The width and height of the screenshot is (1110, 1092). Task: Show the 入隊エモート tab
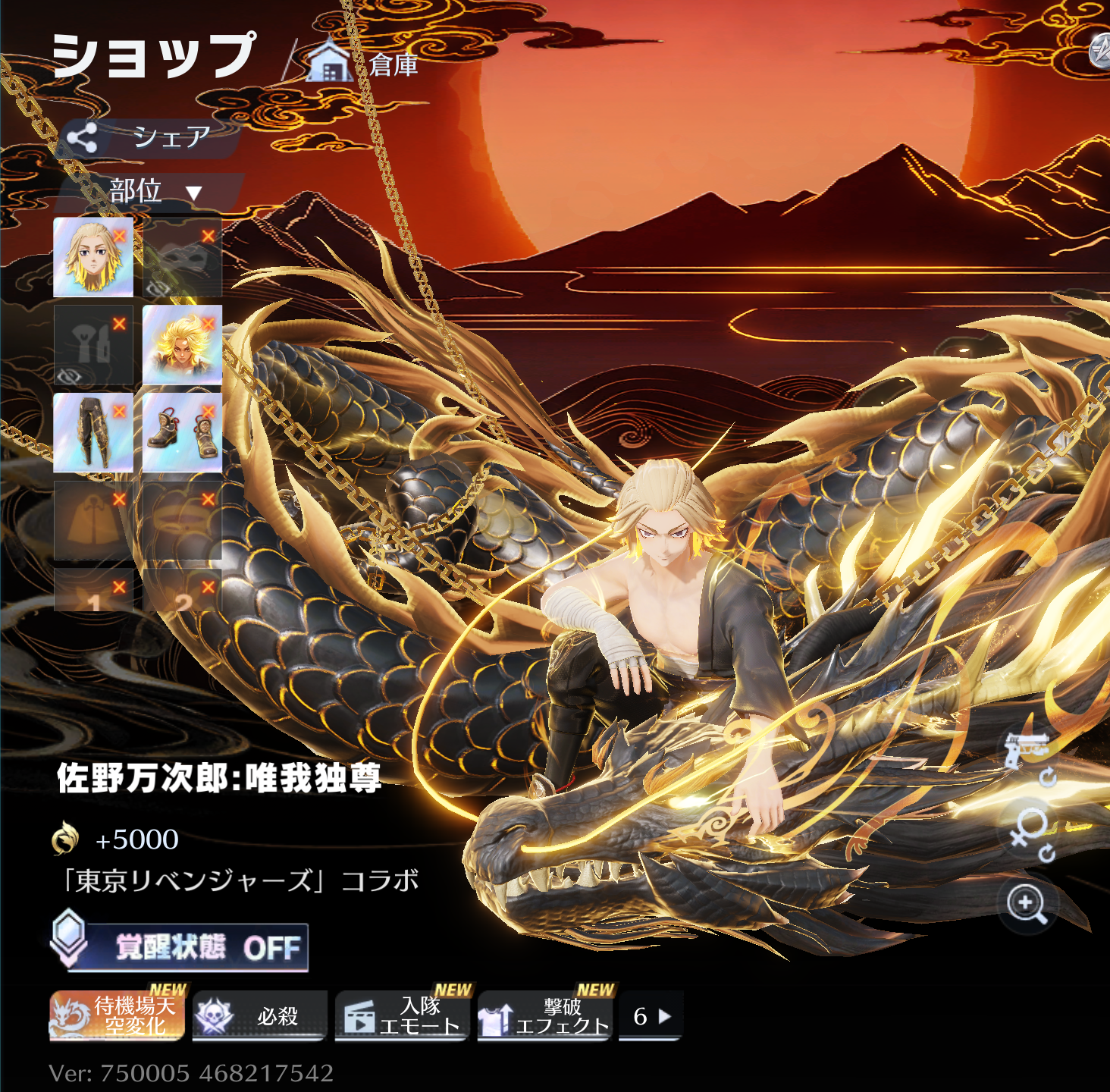pyautogui.click(x=402, y=1015)
